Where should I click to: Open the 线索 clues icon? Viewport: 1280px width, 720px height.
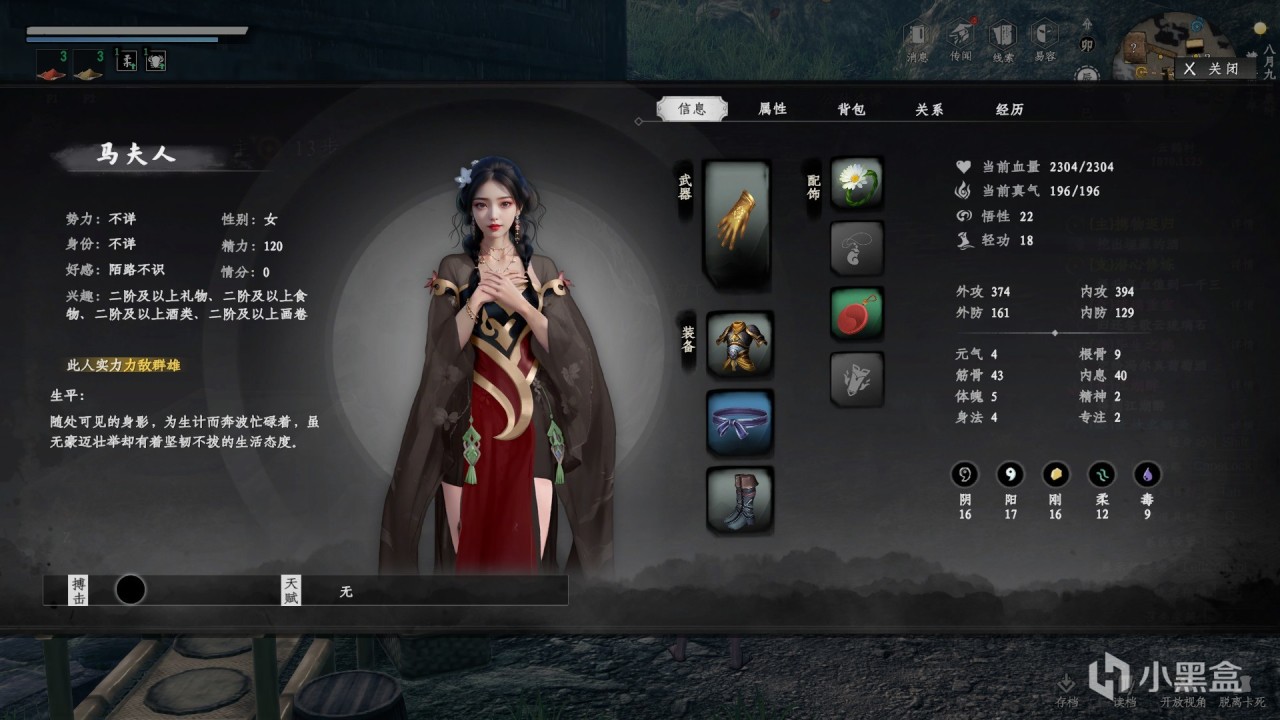click(1003, 41)
